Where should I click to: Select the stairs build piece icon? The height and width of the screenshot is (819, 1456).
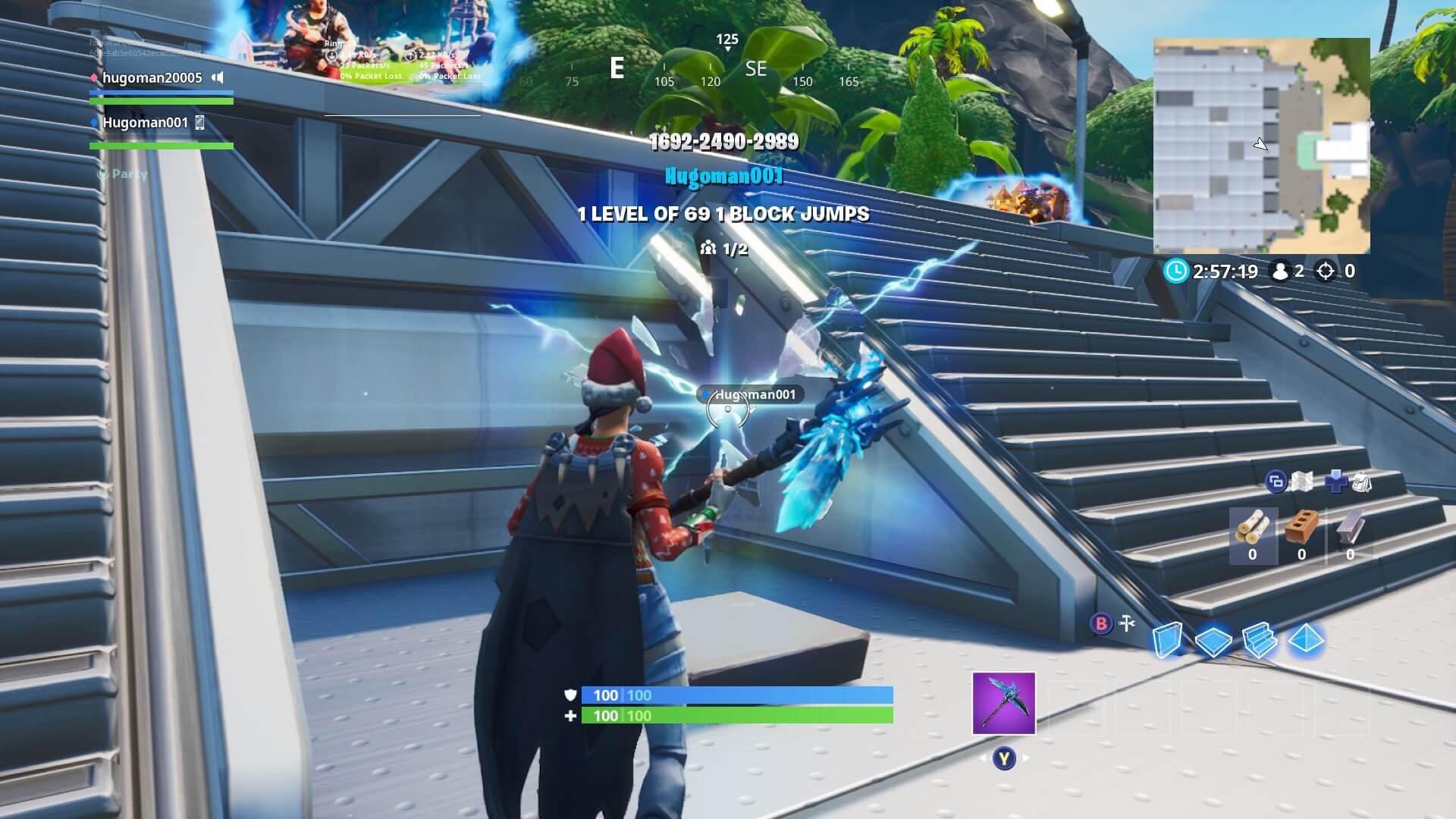click(x=1259, y=640)
